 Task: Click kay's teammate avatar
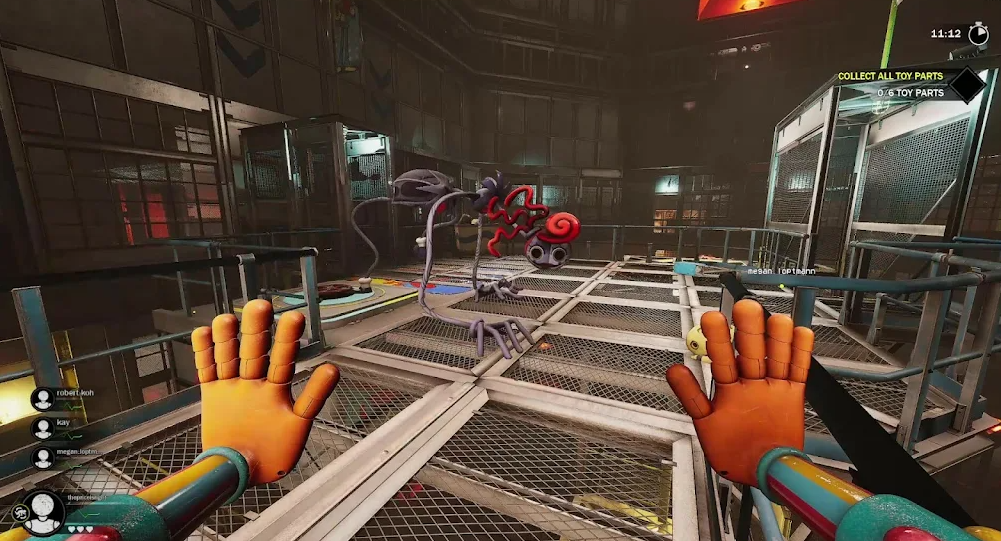[43, 428]
